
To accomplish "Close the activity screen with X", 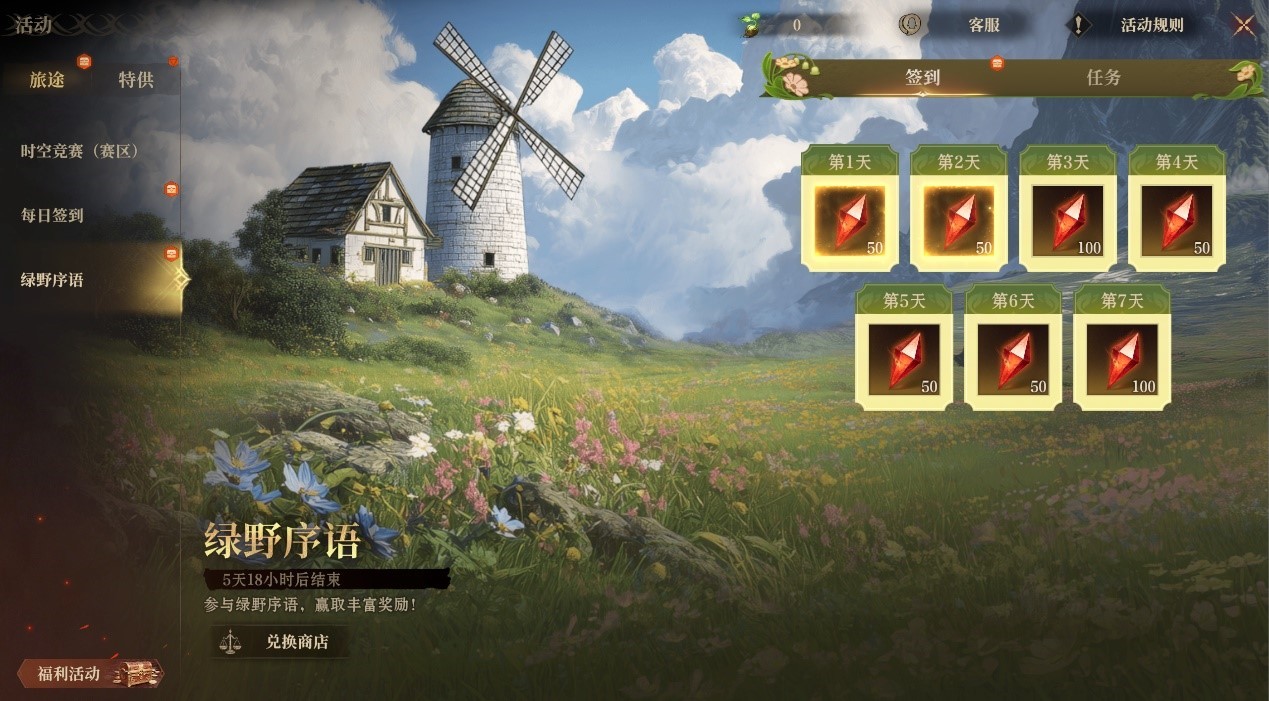I will pos(1243,25).
